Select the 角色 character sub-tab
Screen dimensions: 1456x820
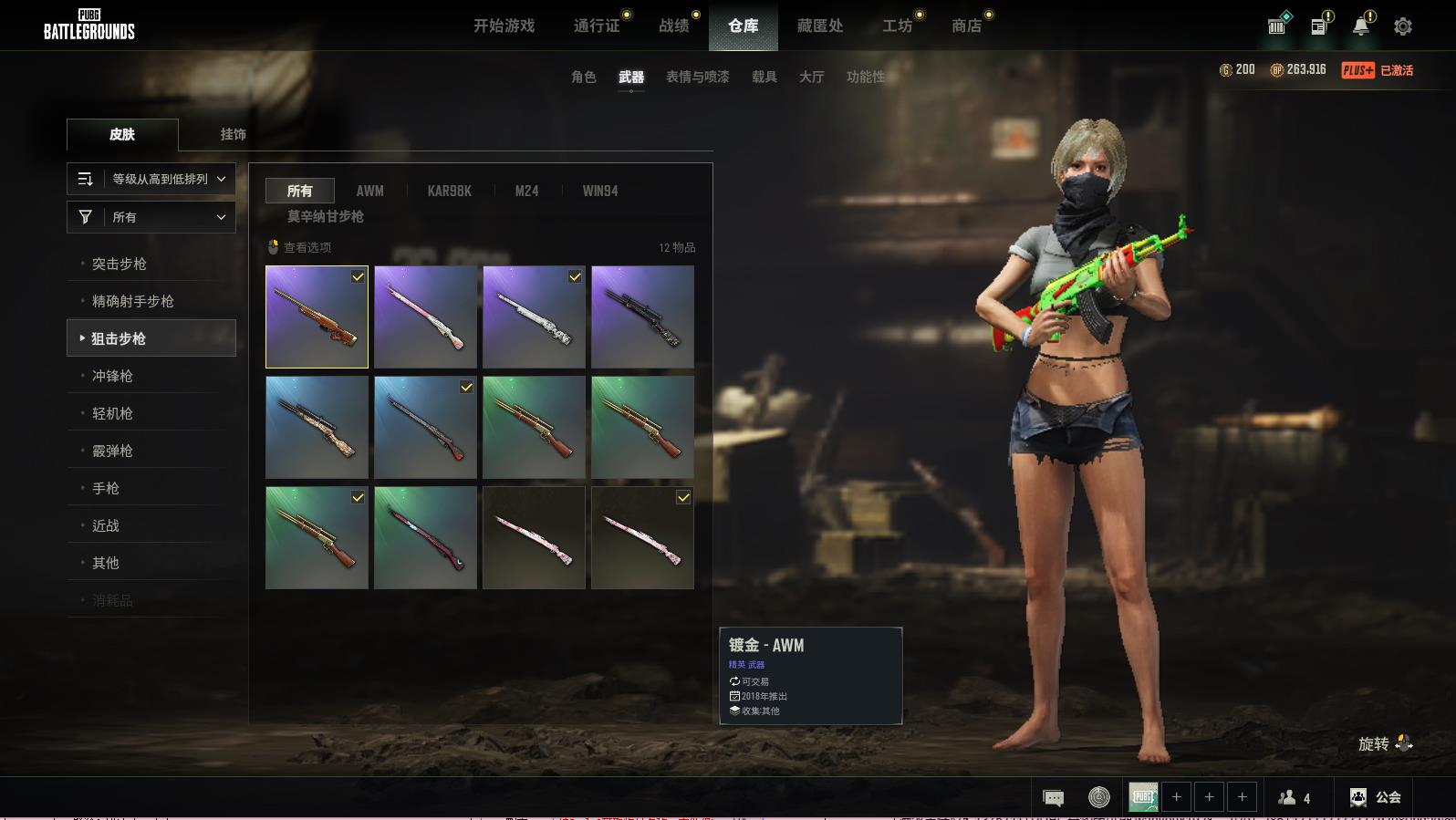tap(583, 77)
